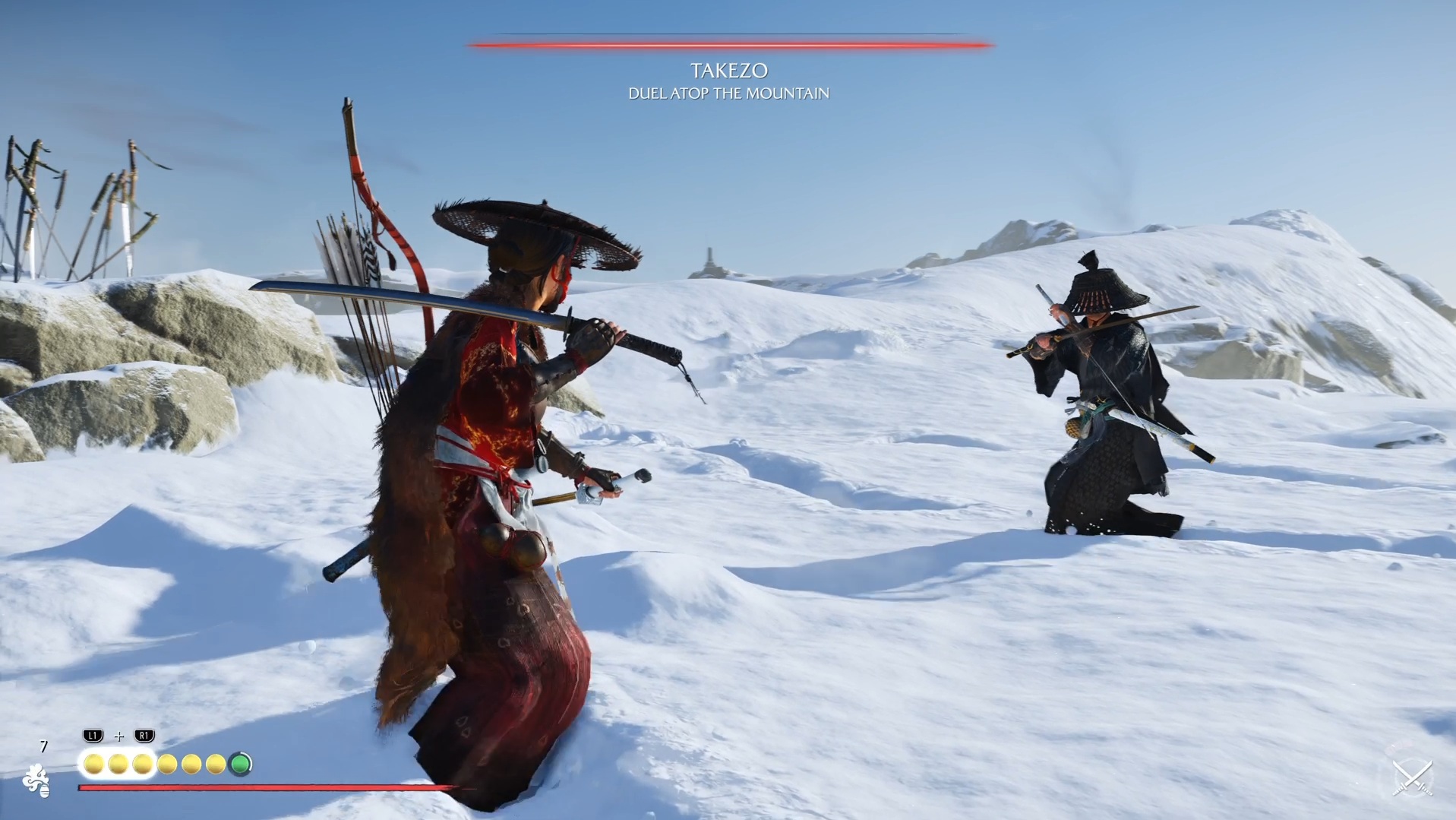Image resolution: width=1456 pixels, height=820 pixels.
Task: Click the crossed swords stance icon
Action: tap(1411, 775)
